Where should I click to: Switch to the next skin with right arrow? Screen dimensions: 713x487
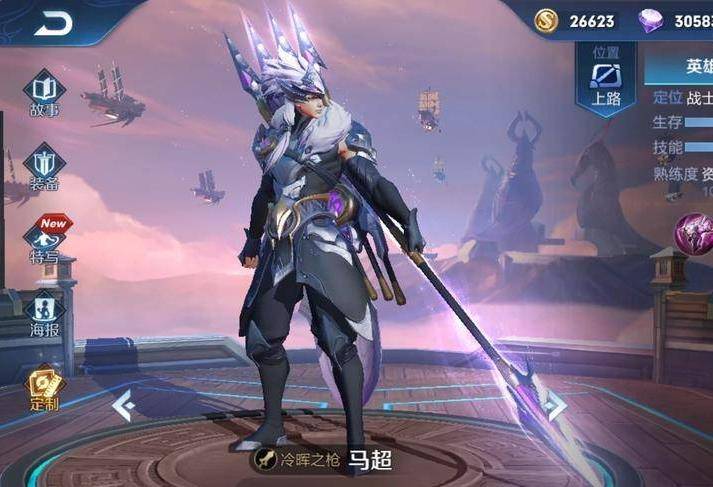pos(556,405)
